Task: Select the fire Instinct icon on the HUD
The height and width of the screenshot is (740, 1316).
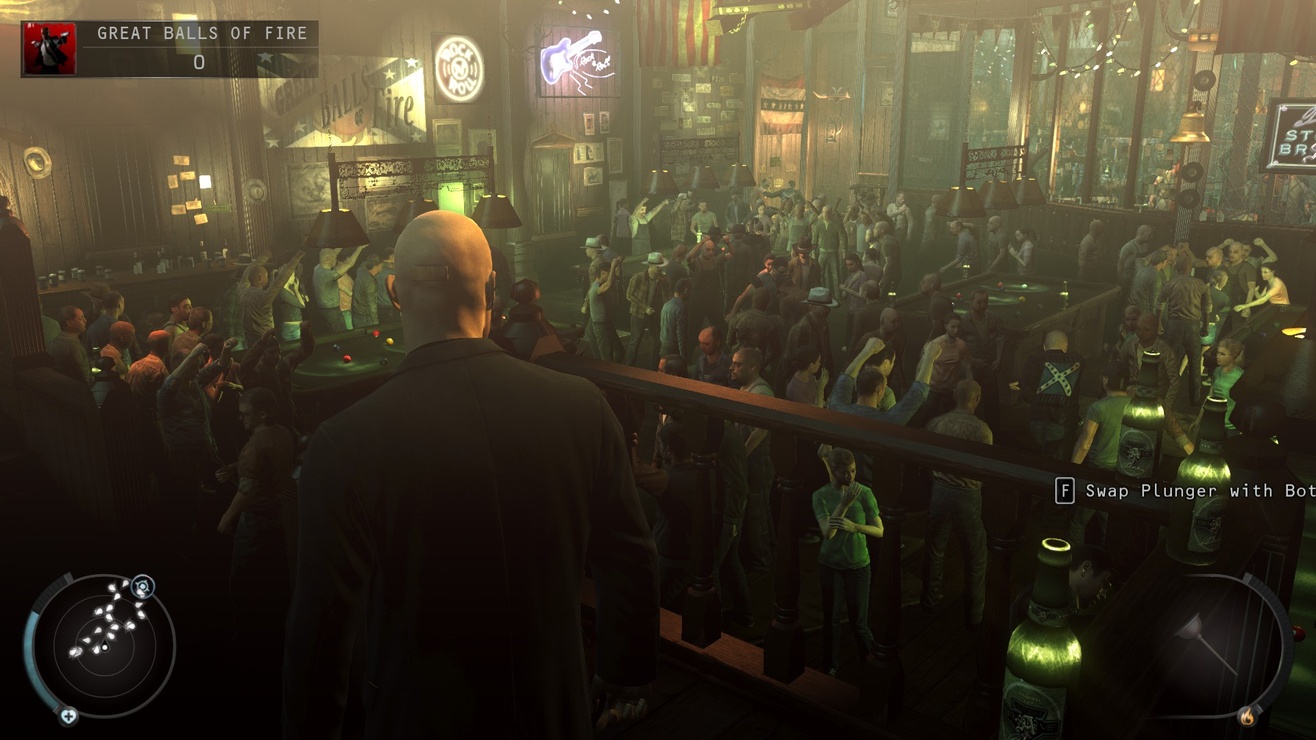Action: pos(1247,717)
